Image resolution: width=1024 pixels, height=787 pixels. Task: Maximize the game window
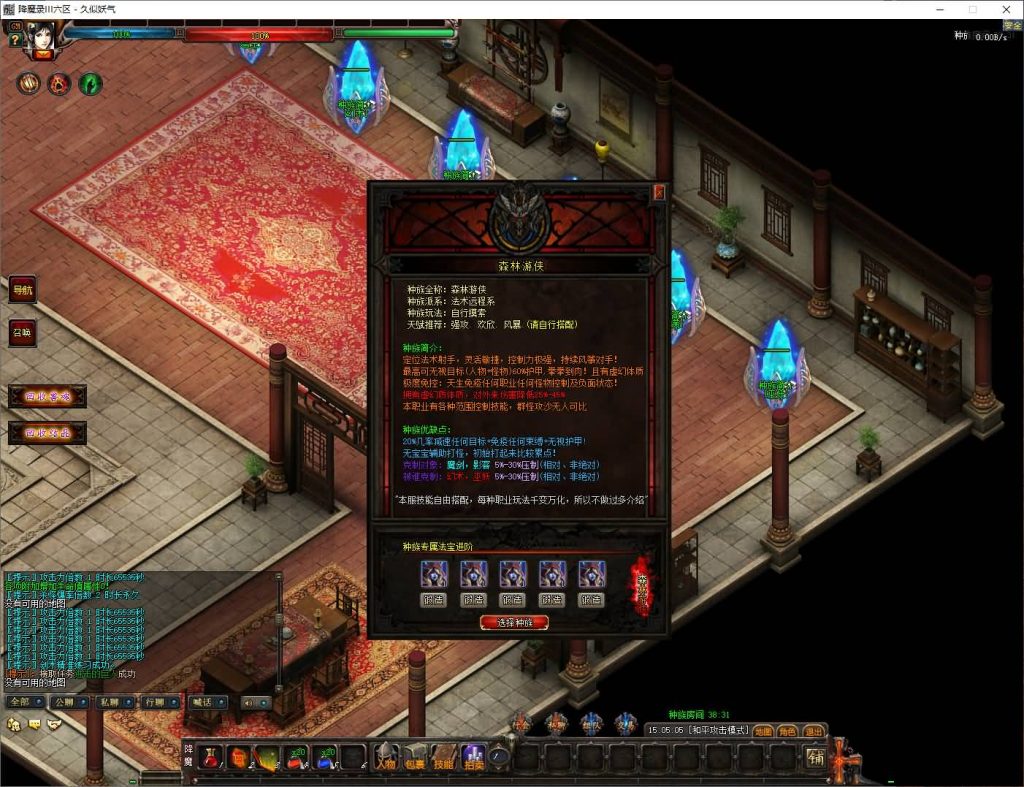click(972, 9)
